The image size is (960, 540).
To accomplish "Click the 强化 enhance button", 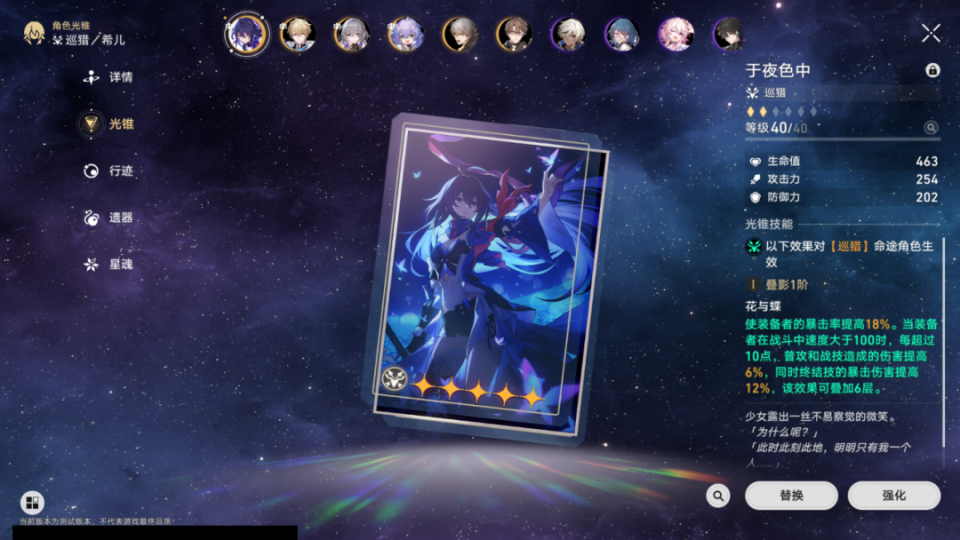I will coord(893,495).
